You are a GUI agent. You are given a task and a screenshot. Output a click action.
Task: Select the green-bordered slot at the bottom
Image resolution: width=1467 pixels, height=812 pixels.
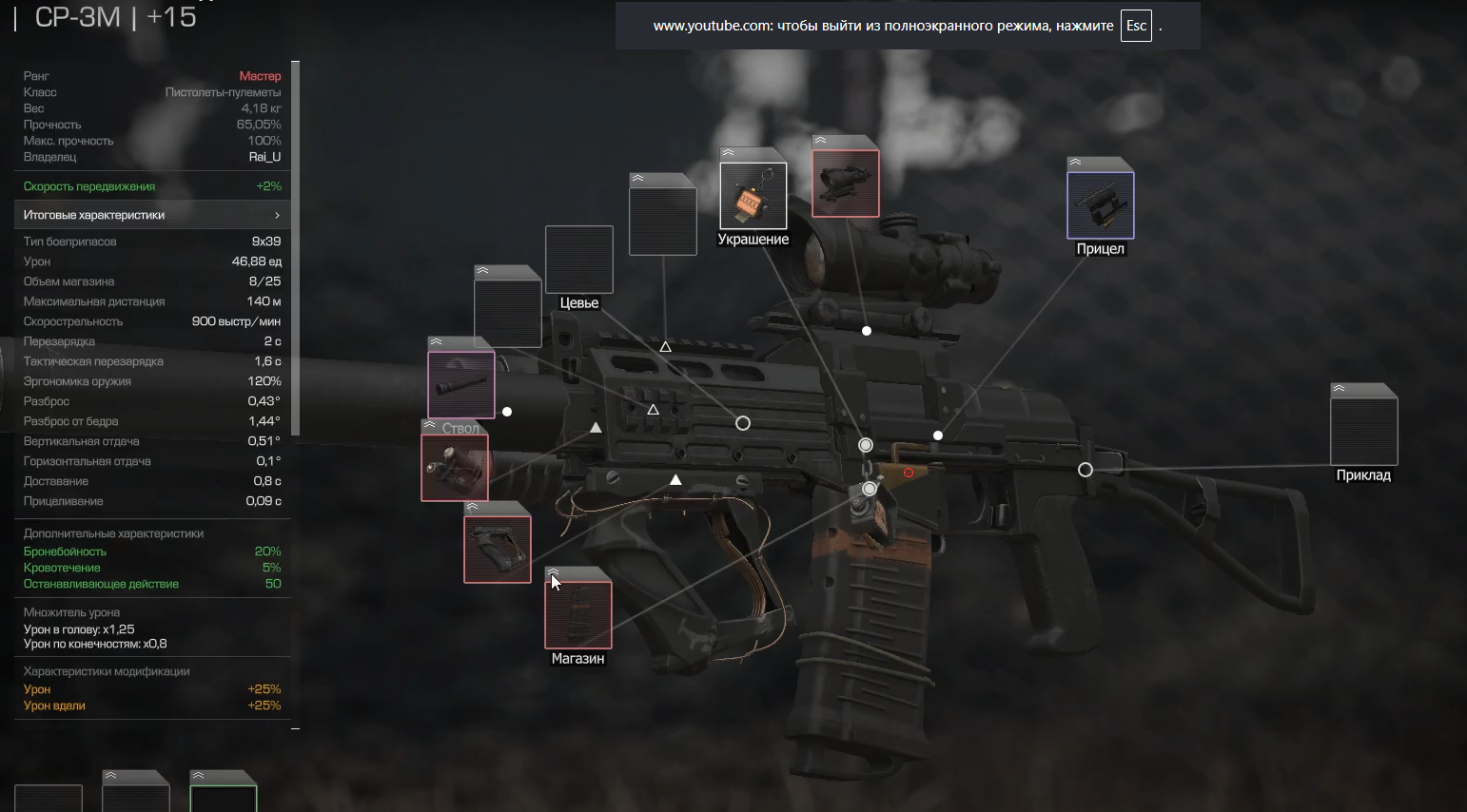(224, 797)
